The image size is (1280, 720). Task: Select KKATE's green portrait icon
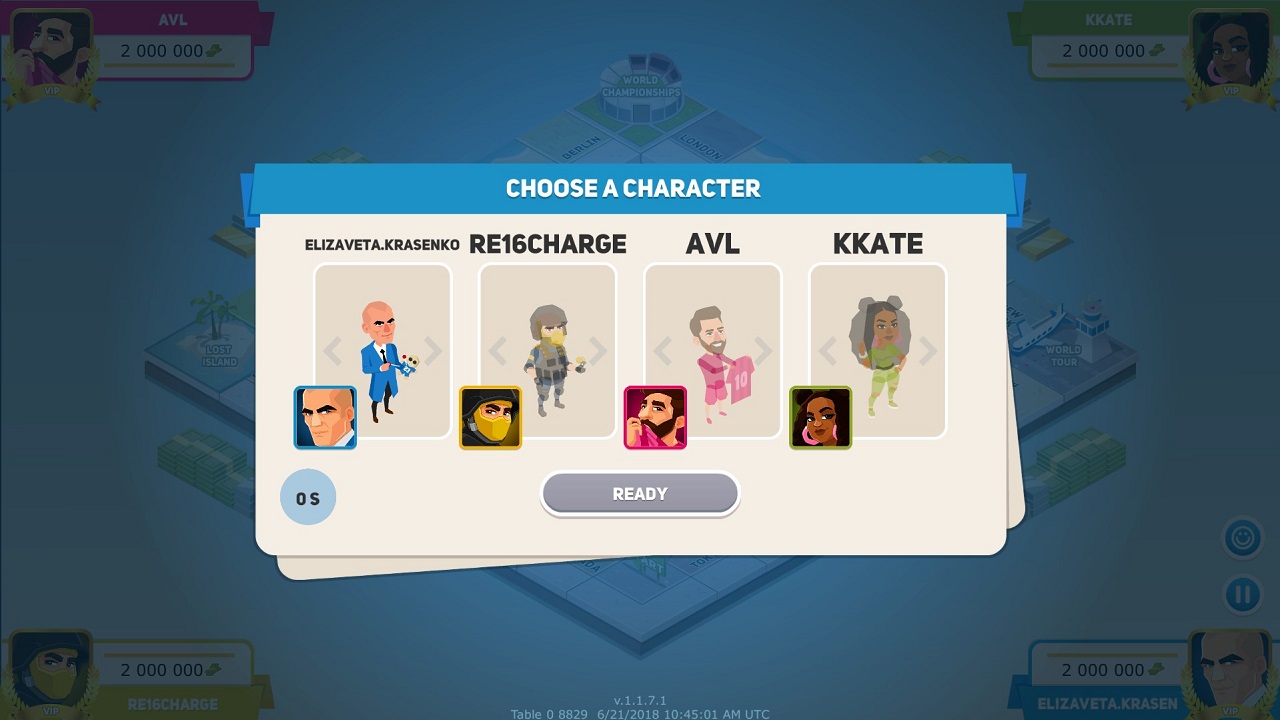pyautogui.click(x=820, y=417)
